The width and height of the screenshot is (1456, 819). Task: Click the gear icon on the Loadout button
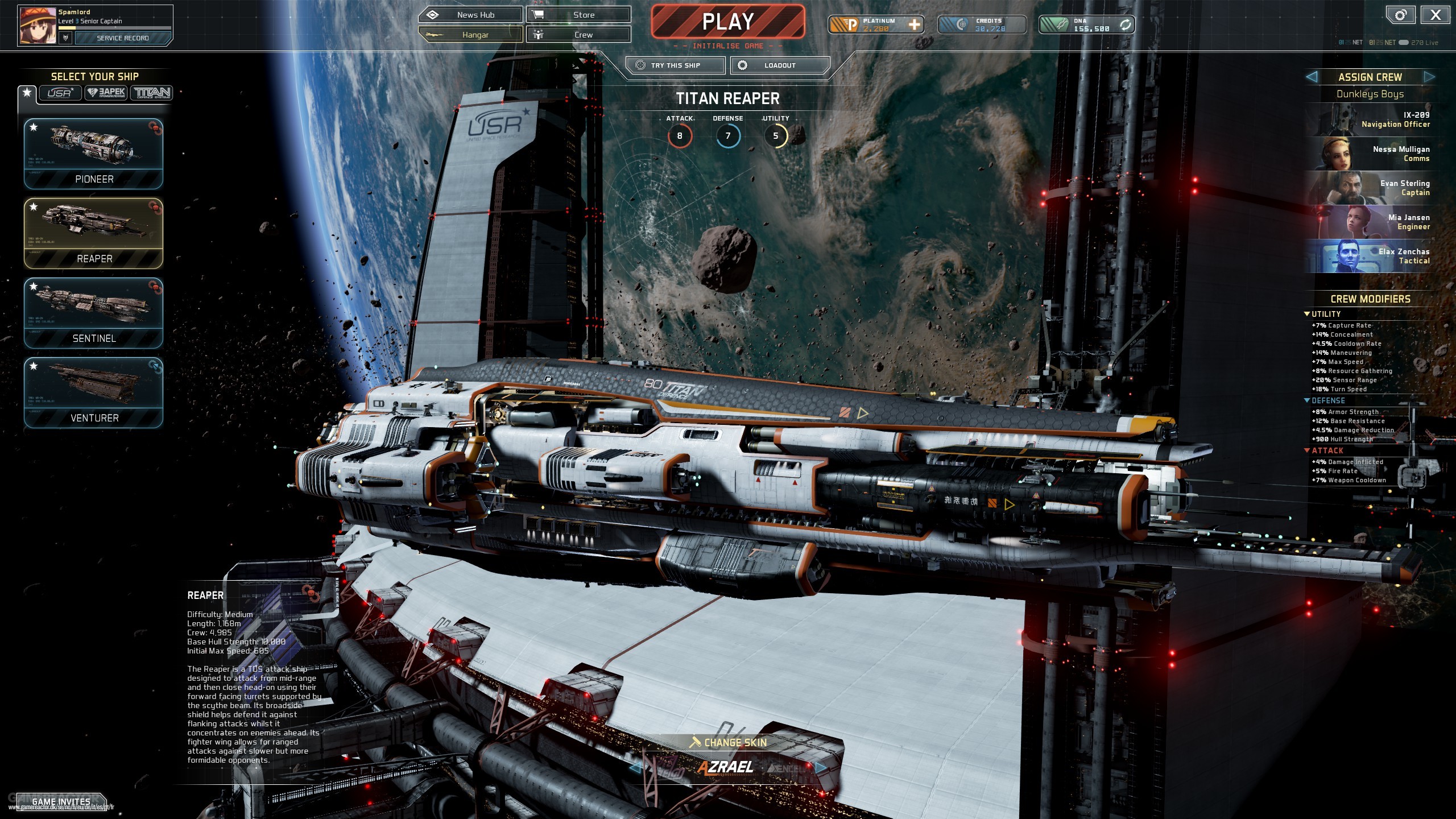[743, 65]
